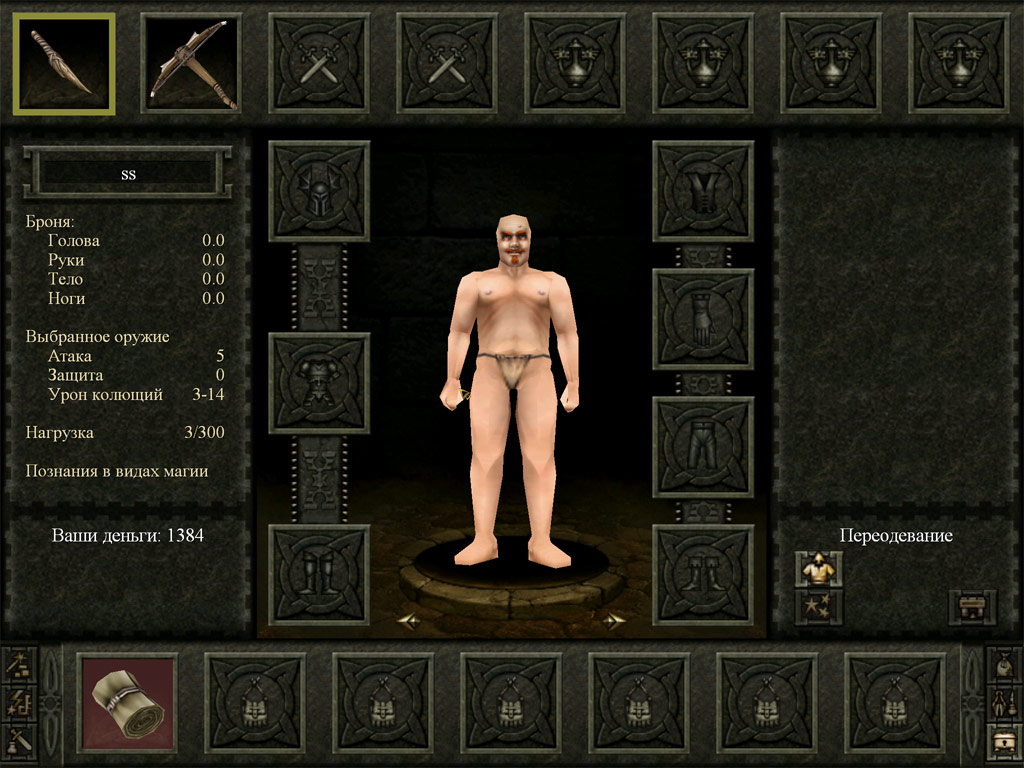Click the empty body armor slot
The width and height of the screenshot is (1024, 768).
[x=319, y=383]
